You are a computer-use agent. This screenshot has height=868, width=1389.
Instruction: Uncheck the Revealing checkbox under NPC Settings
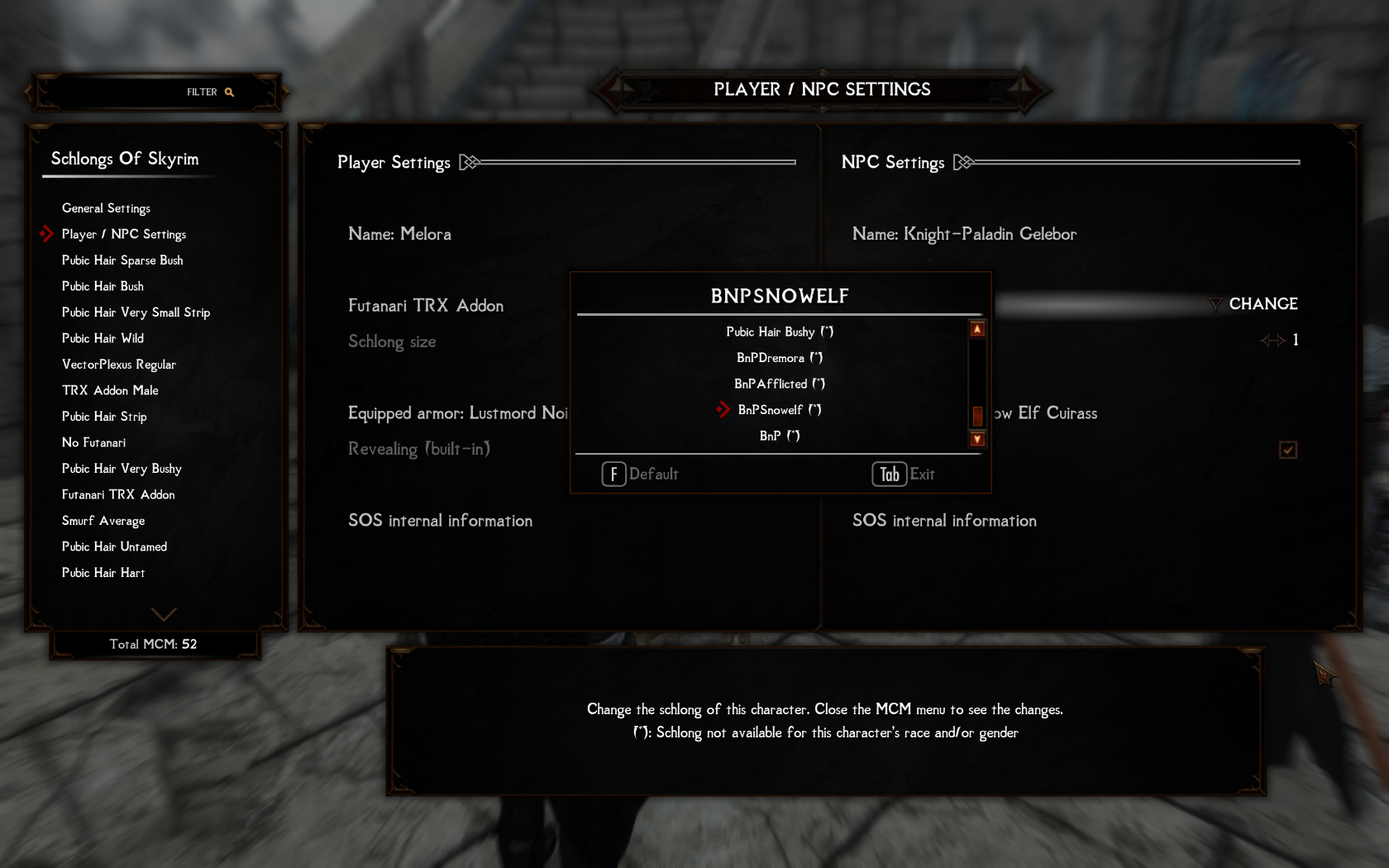click(1287, 450)
